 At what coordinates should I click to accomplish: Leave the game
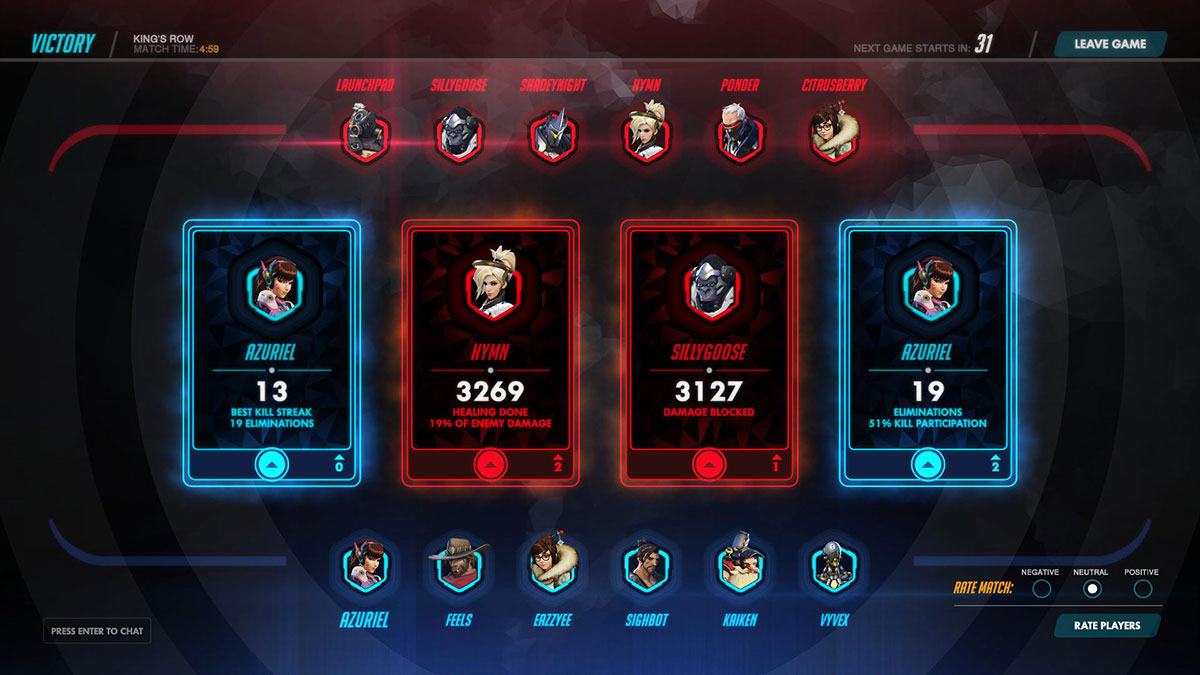(1109, 44)
